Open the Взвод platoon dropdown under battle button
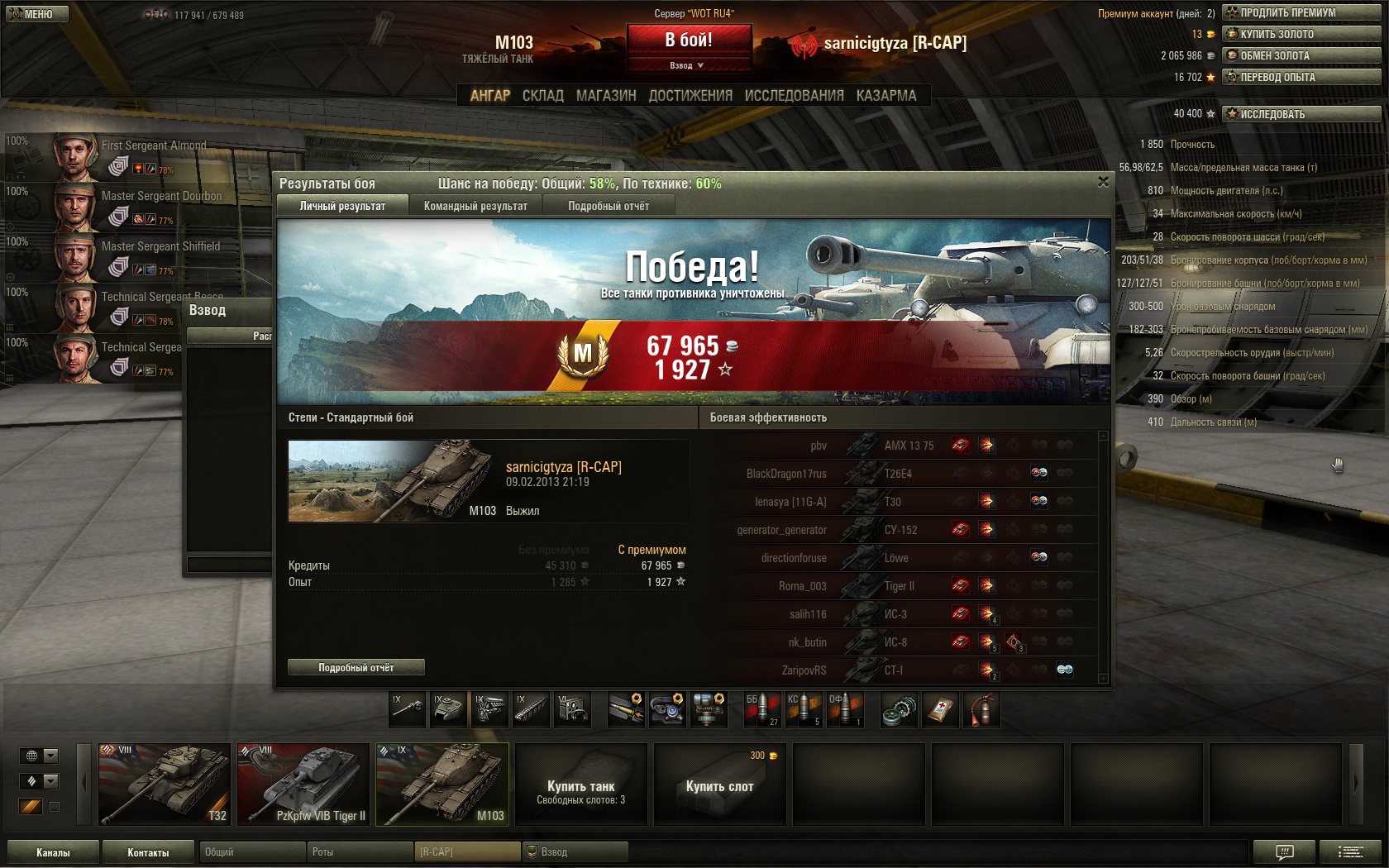1389x868 pixels. pos(688,65)
